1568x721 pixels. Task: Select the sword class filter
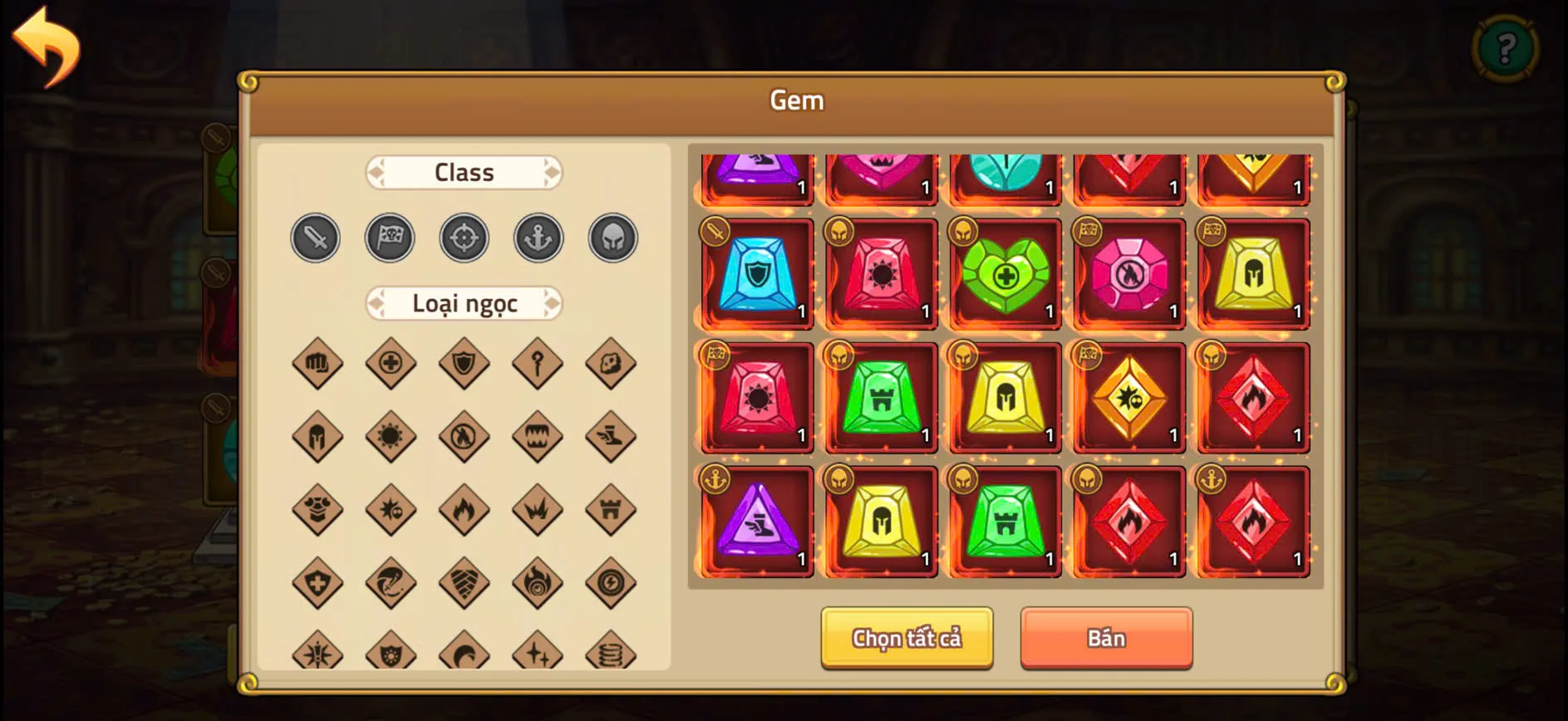[x=315, y=238]
